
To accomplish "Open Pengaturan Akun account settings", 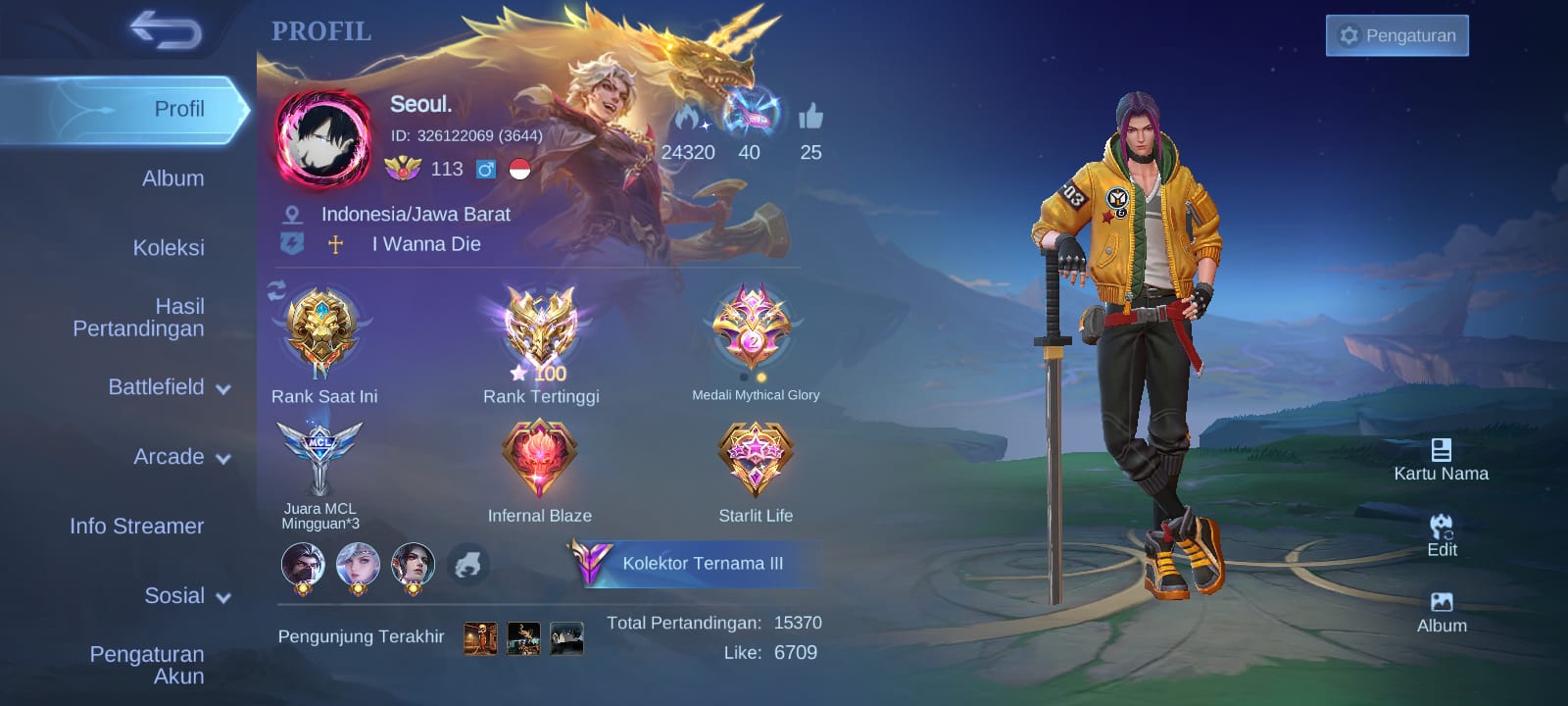I will click(147, 665).
